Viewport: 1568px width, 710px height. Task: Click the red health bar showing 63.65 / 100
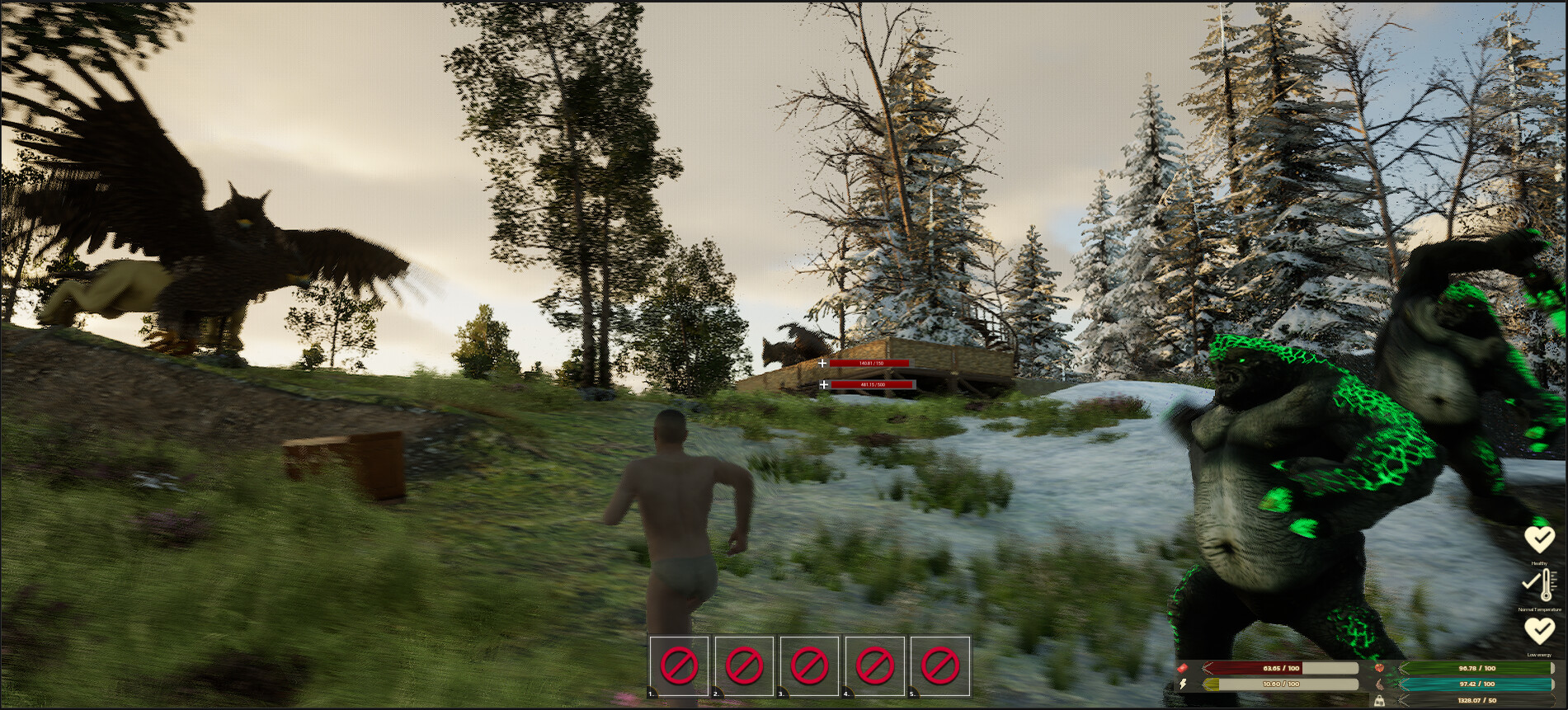(1279, 668)
